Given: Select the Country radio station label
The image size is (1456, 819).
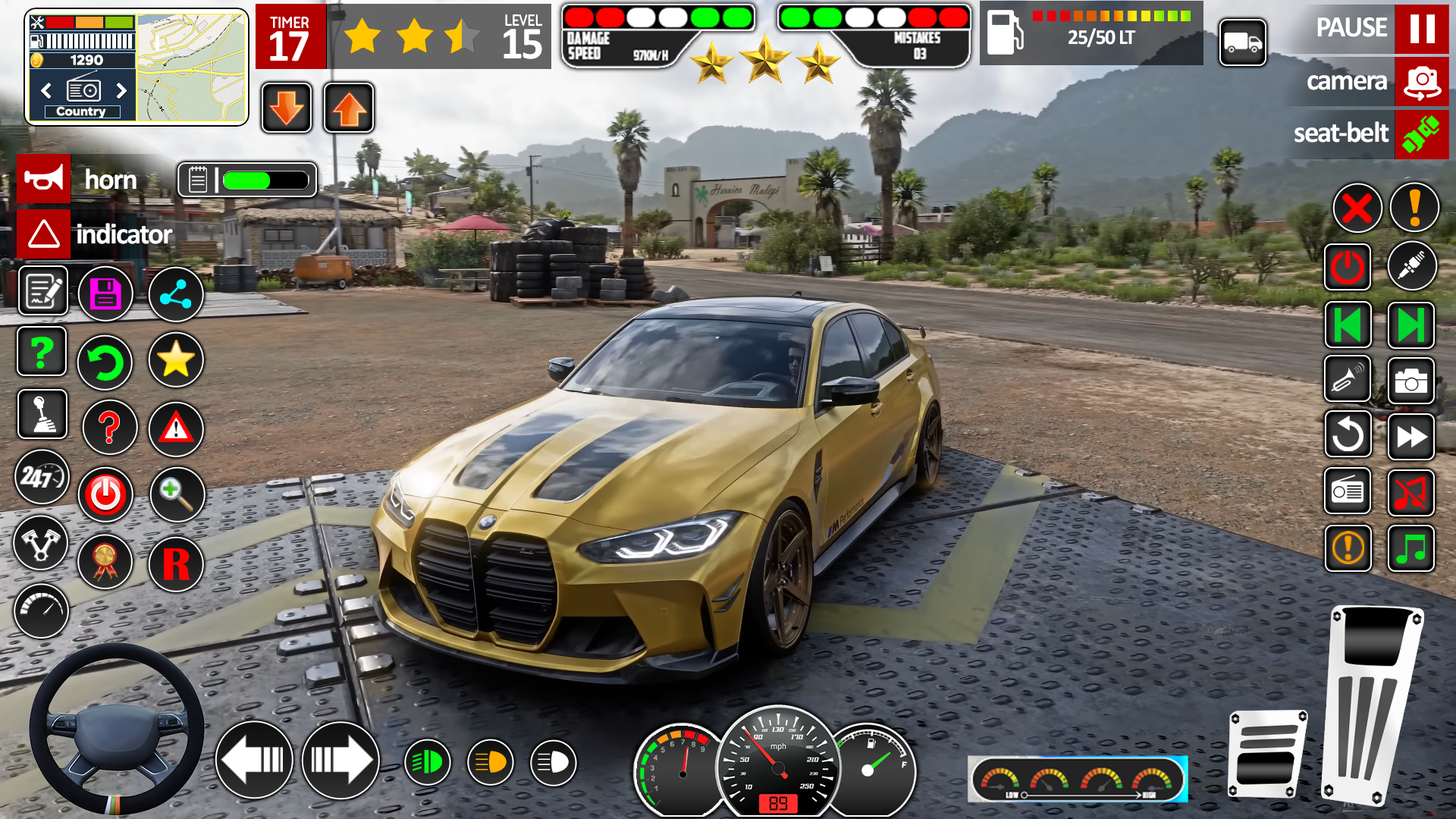Looking at the screenshot, I should (81, 111).
